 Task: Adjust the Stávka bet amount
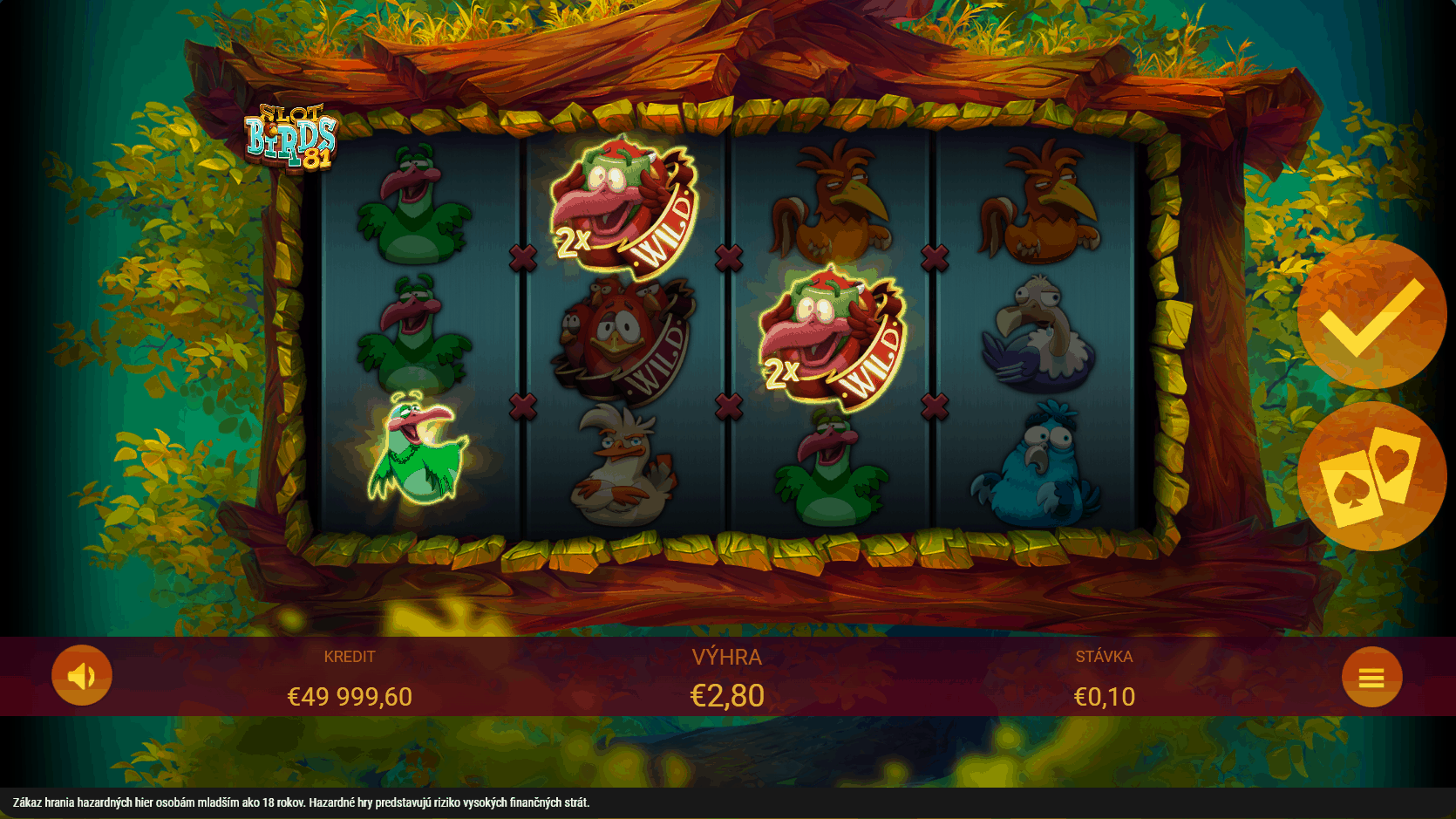[x=1104, y=696]
